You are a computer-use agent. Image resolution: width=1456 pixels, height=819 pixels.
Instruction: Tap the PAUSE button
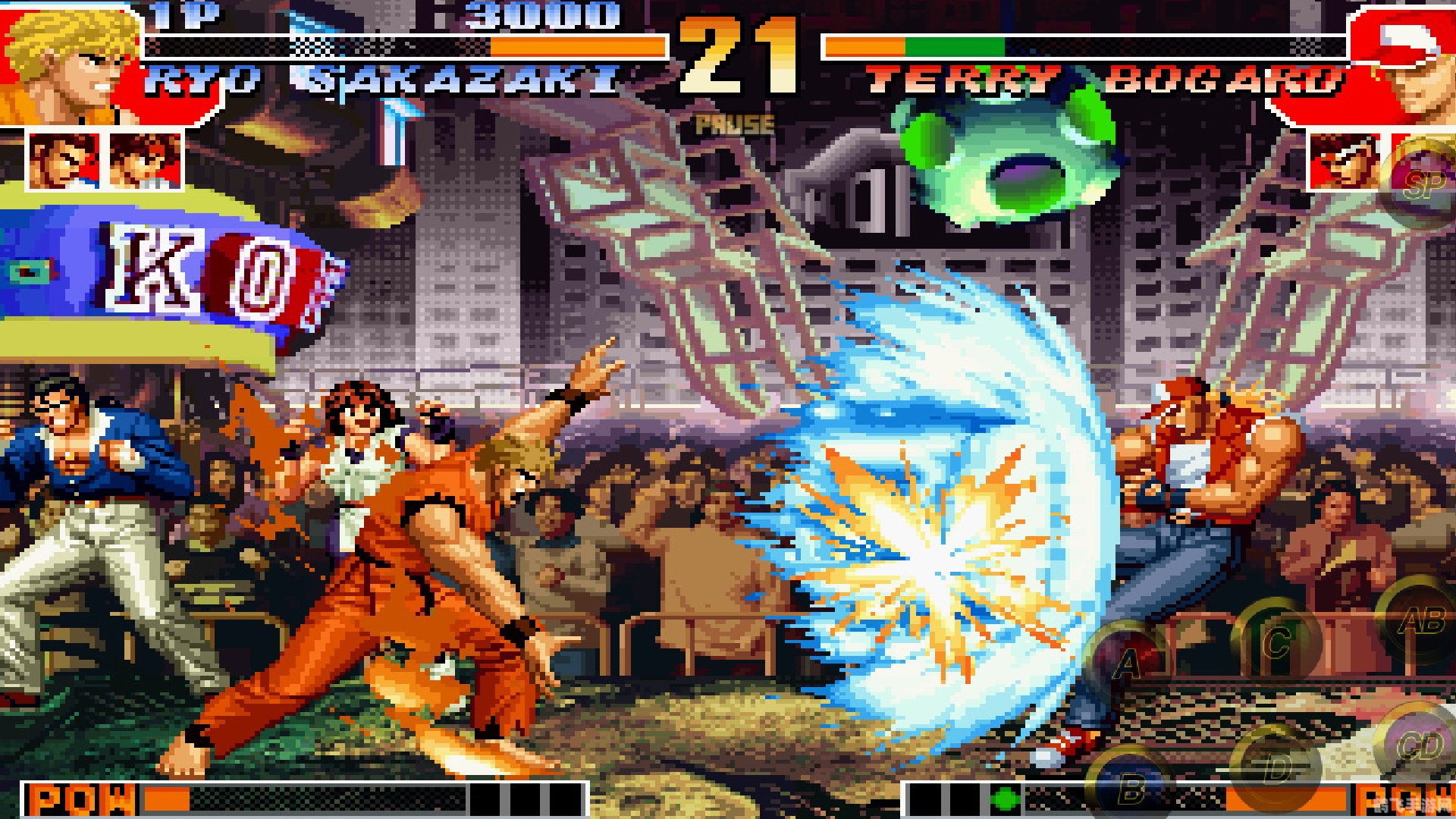point(735,125)
